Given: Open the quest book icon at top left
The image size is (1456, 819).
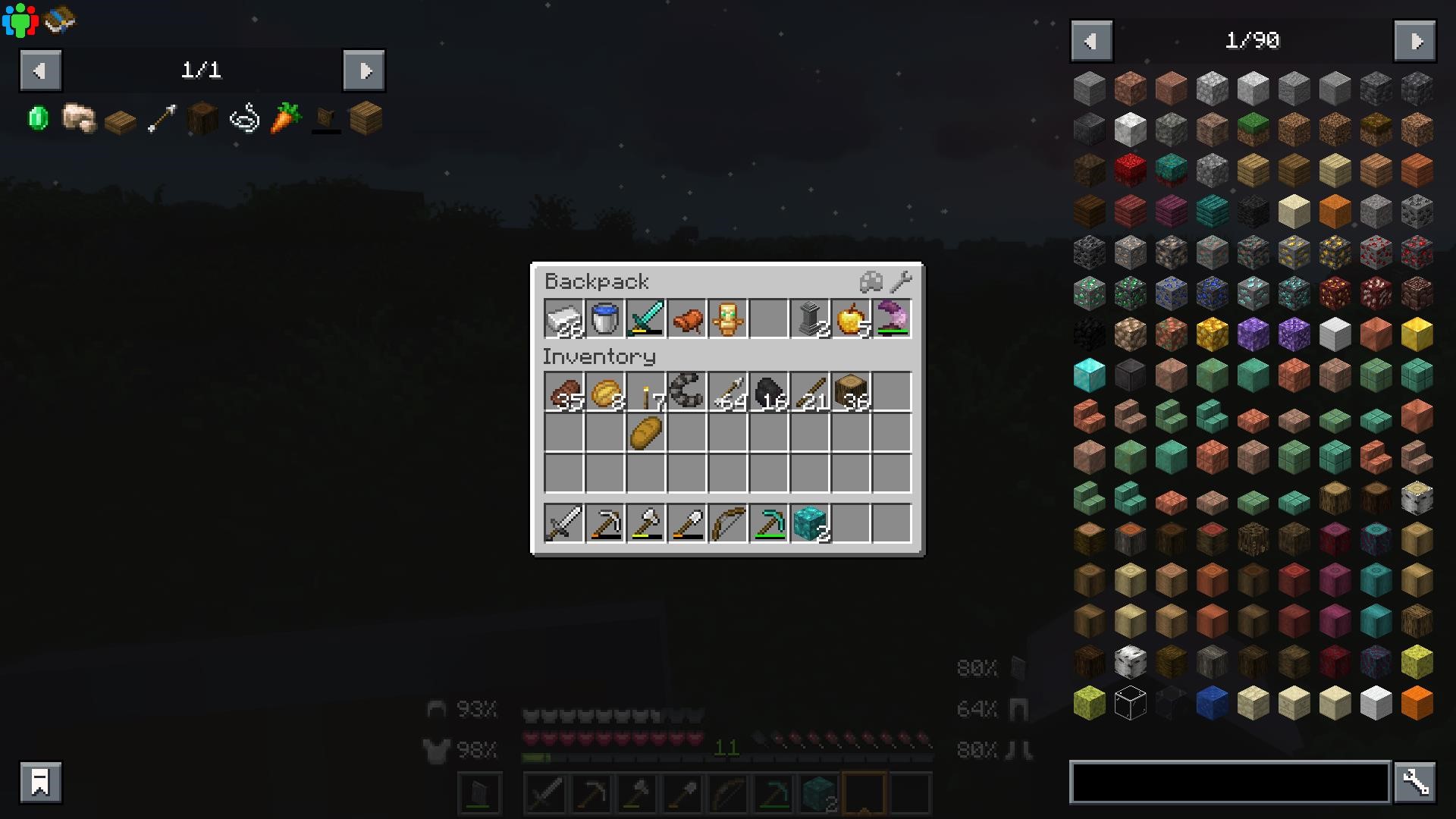Looking at the screenshot, I should [59, 20].
